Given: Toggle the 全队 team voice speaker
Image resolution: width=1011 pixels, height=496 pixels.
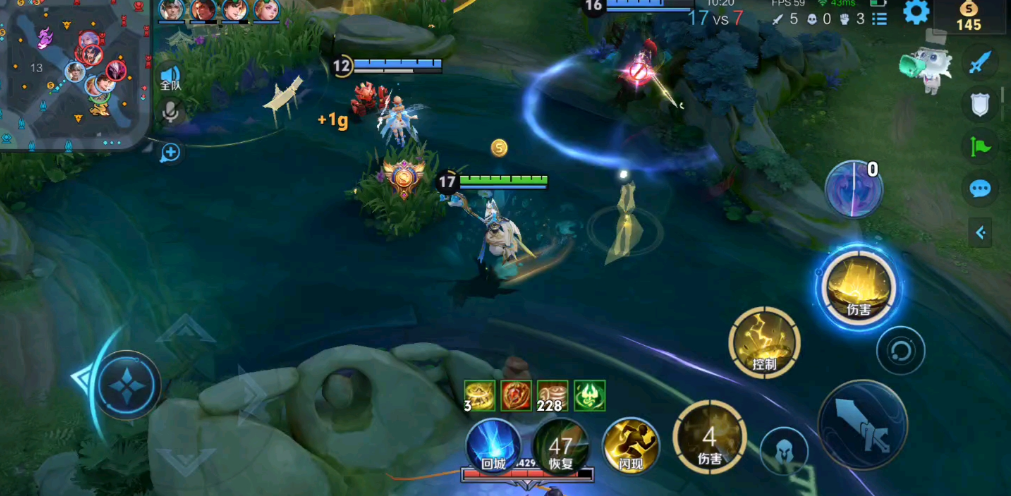Looking at the screenshot, I should point(170,78).
